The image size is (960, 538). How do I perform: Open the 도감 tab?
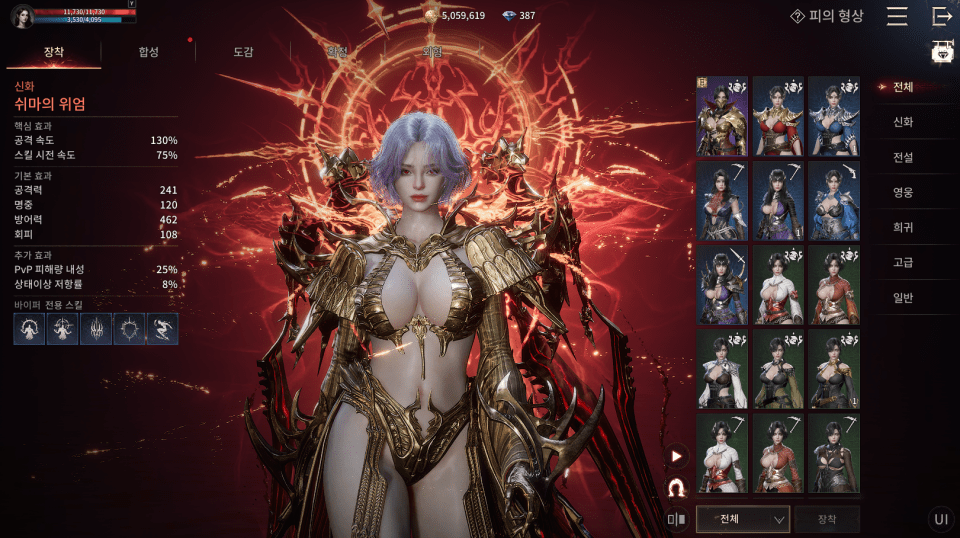pos(243,52)
